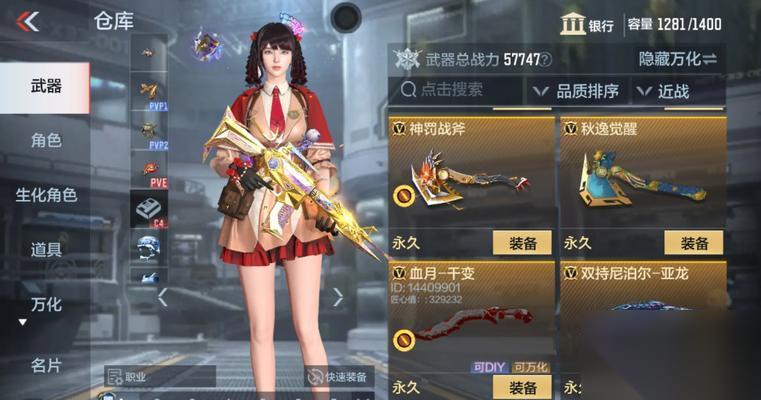Go back using the red arrow
761x400 pixels.
tap(29, 21)
